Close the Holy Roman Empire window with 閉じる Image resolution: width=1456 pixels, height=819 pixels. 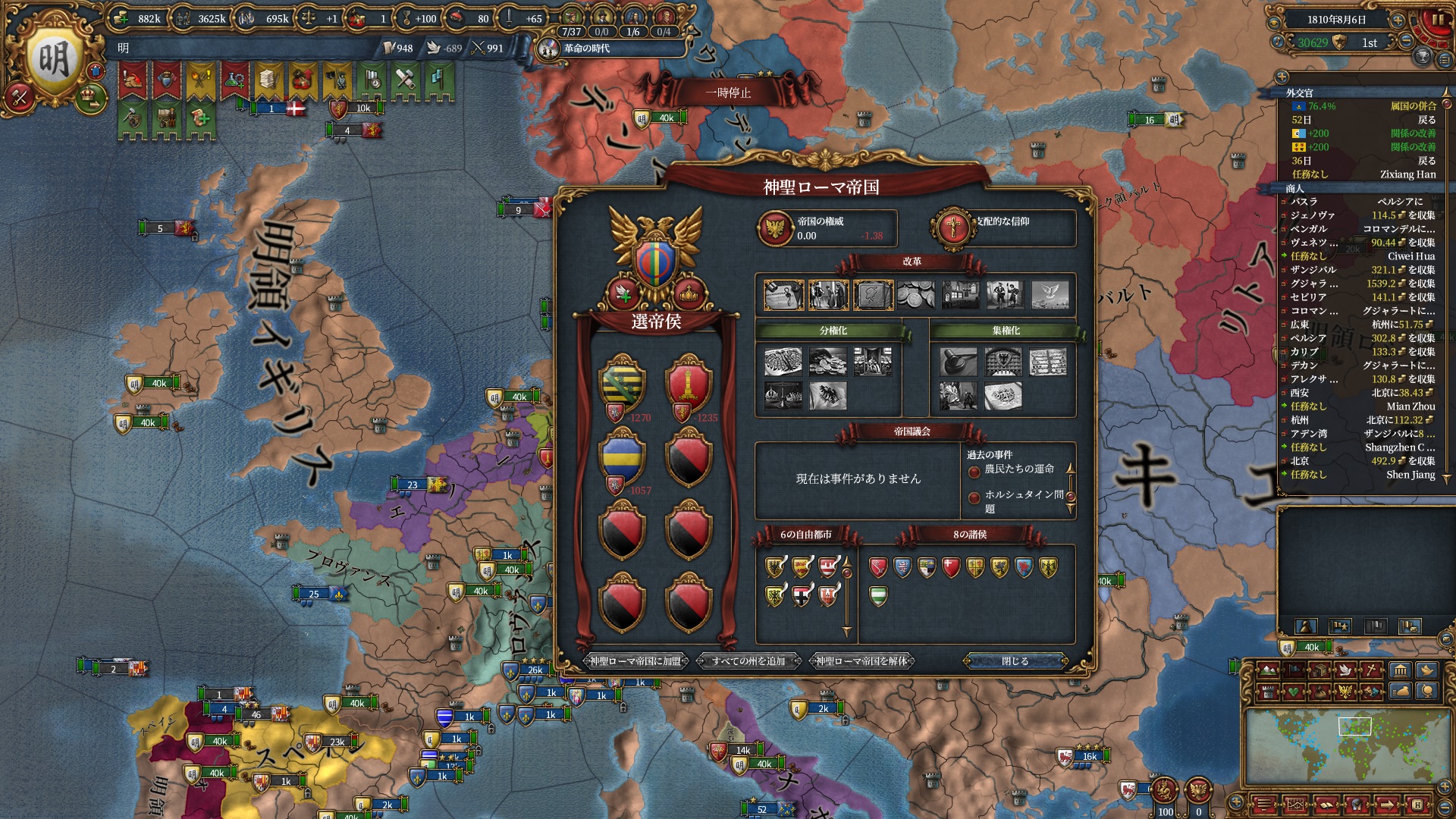[x=1015, y=661]
